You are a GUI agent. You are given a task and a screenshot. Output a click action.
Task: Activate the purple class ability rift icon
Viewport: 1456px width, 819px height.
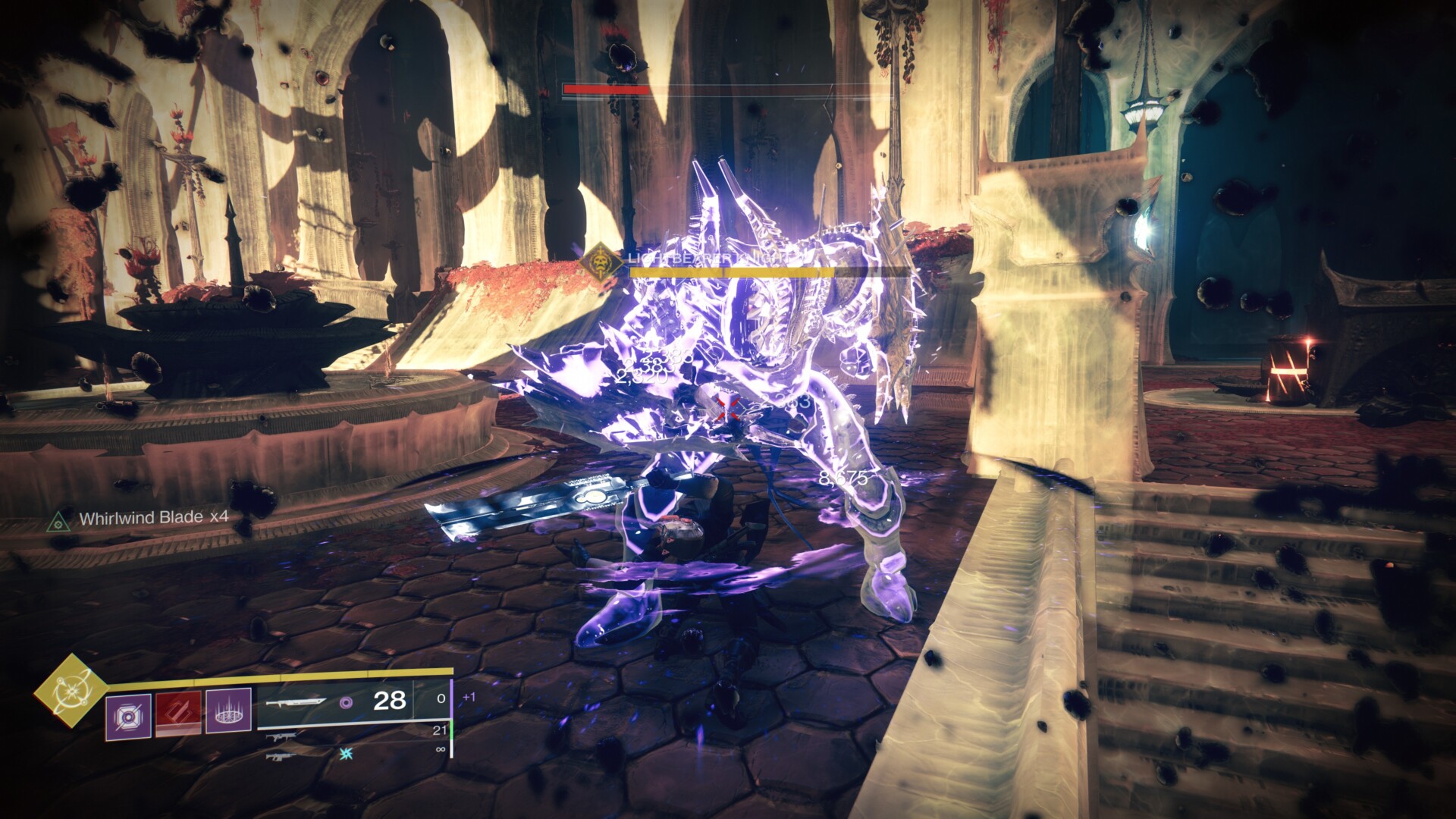(x=228, y=711)
